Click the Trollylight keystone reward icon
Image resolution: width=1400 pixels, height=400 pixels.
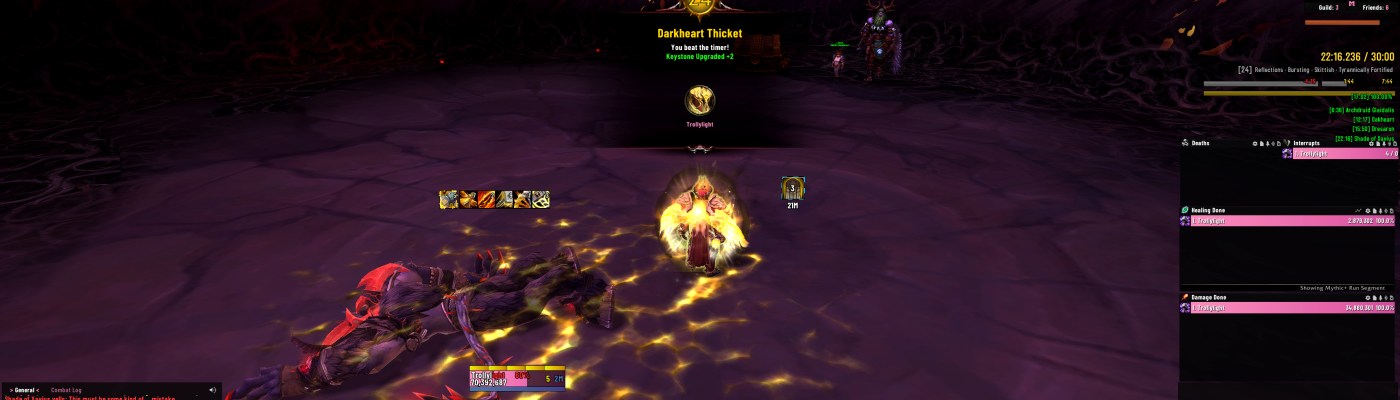click(x=700, y=101)
